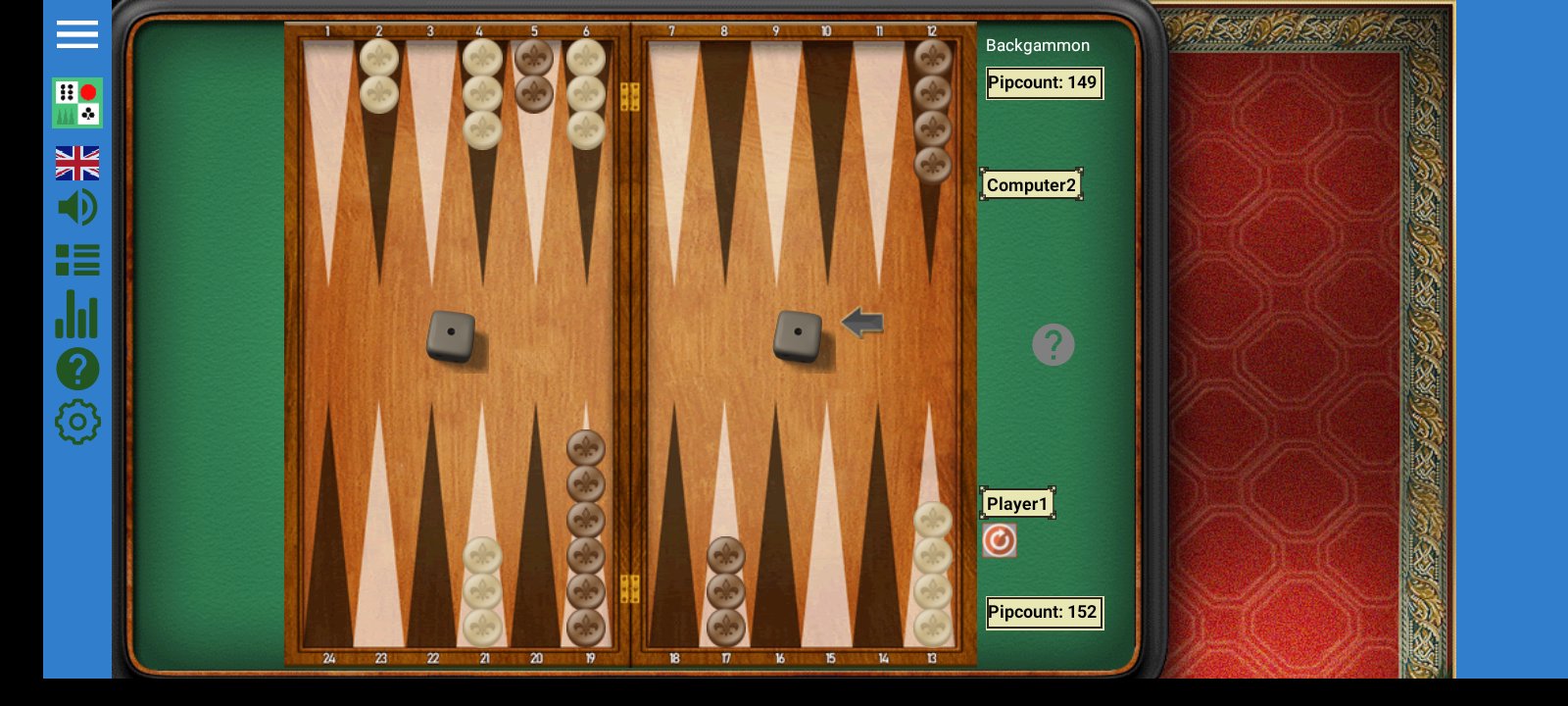This screenshot has width=1568, height=706.
Task: Click the Computer2 name label
Action: (1031, 183)
